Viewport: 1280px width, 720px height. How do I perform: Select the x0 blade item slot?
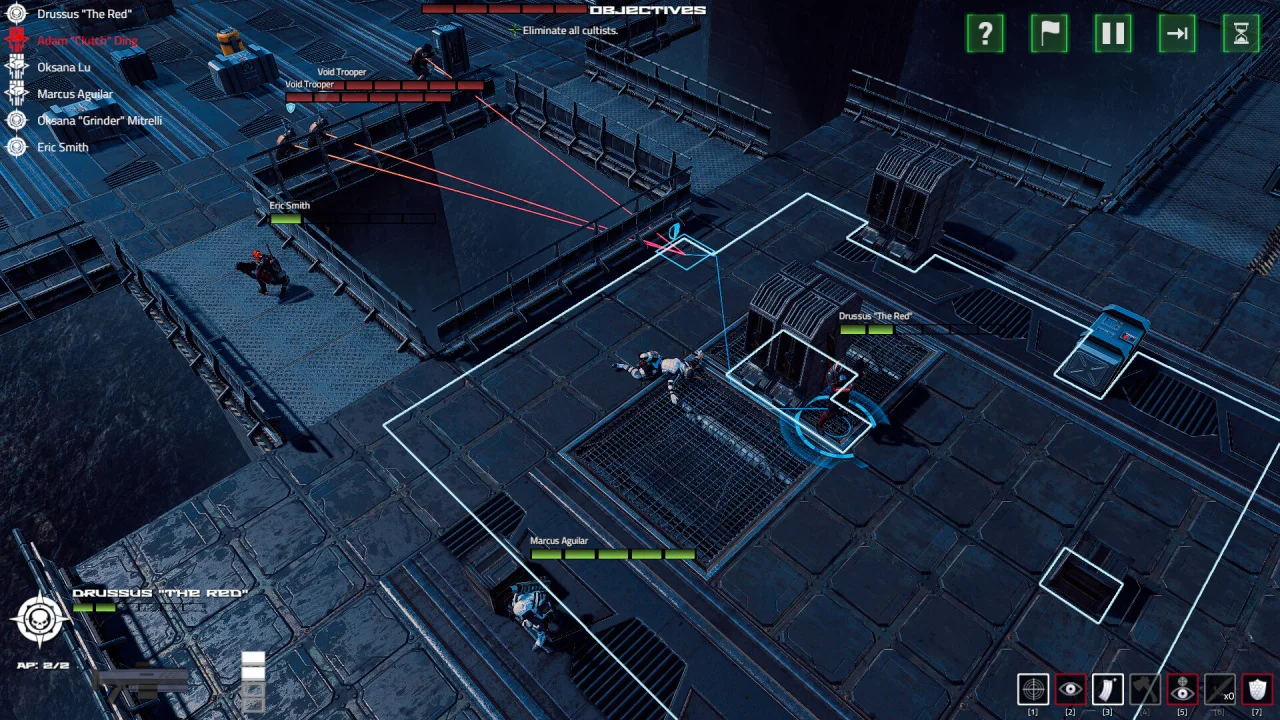[1219, 689]
